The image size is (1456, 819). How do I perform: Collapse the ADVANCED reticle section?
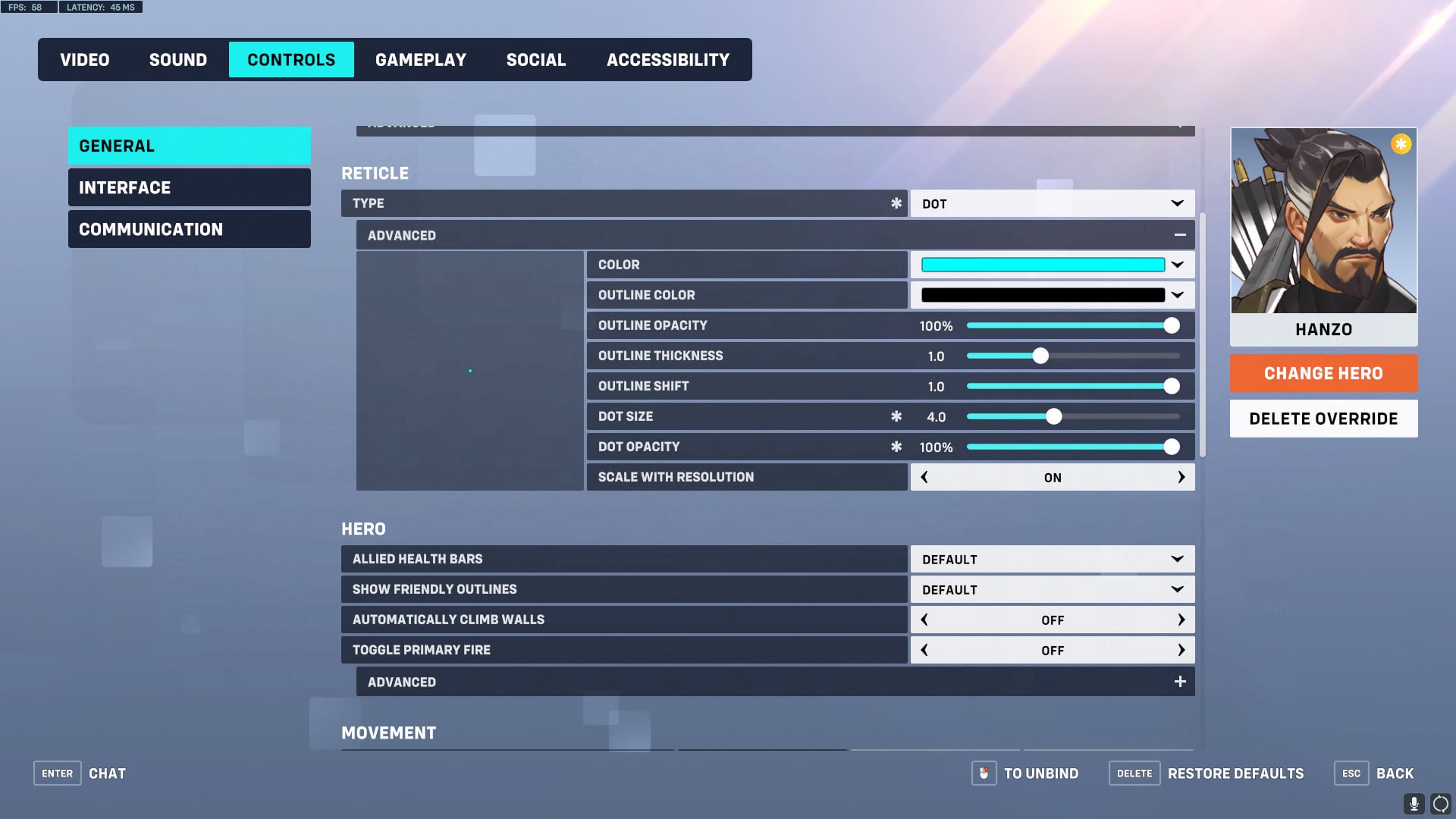[1180, 235]
